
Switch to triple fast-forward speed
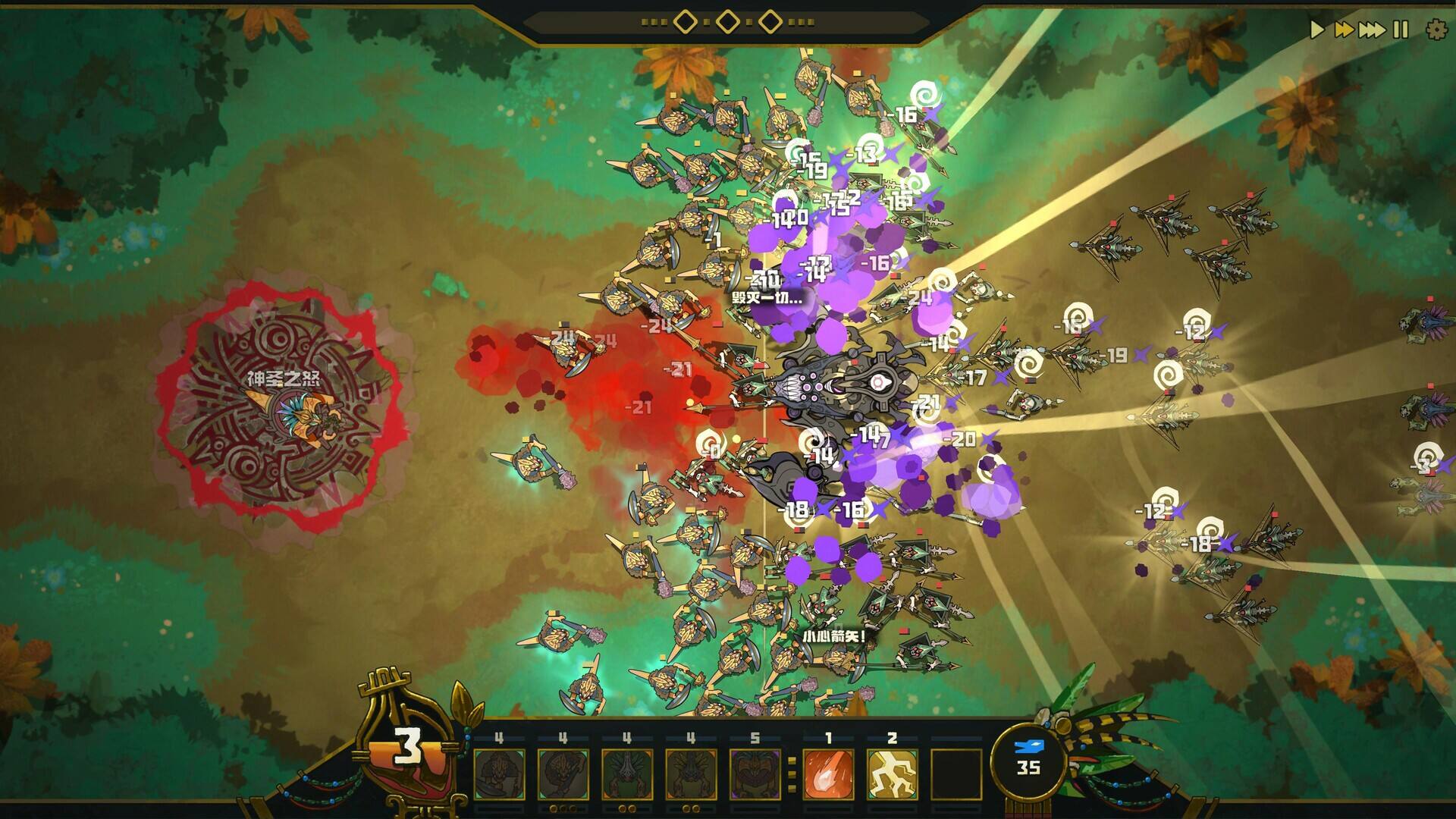click(1371, 30)
